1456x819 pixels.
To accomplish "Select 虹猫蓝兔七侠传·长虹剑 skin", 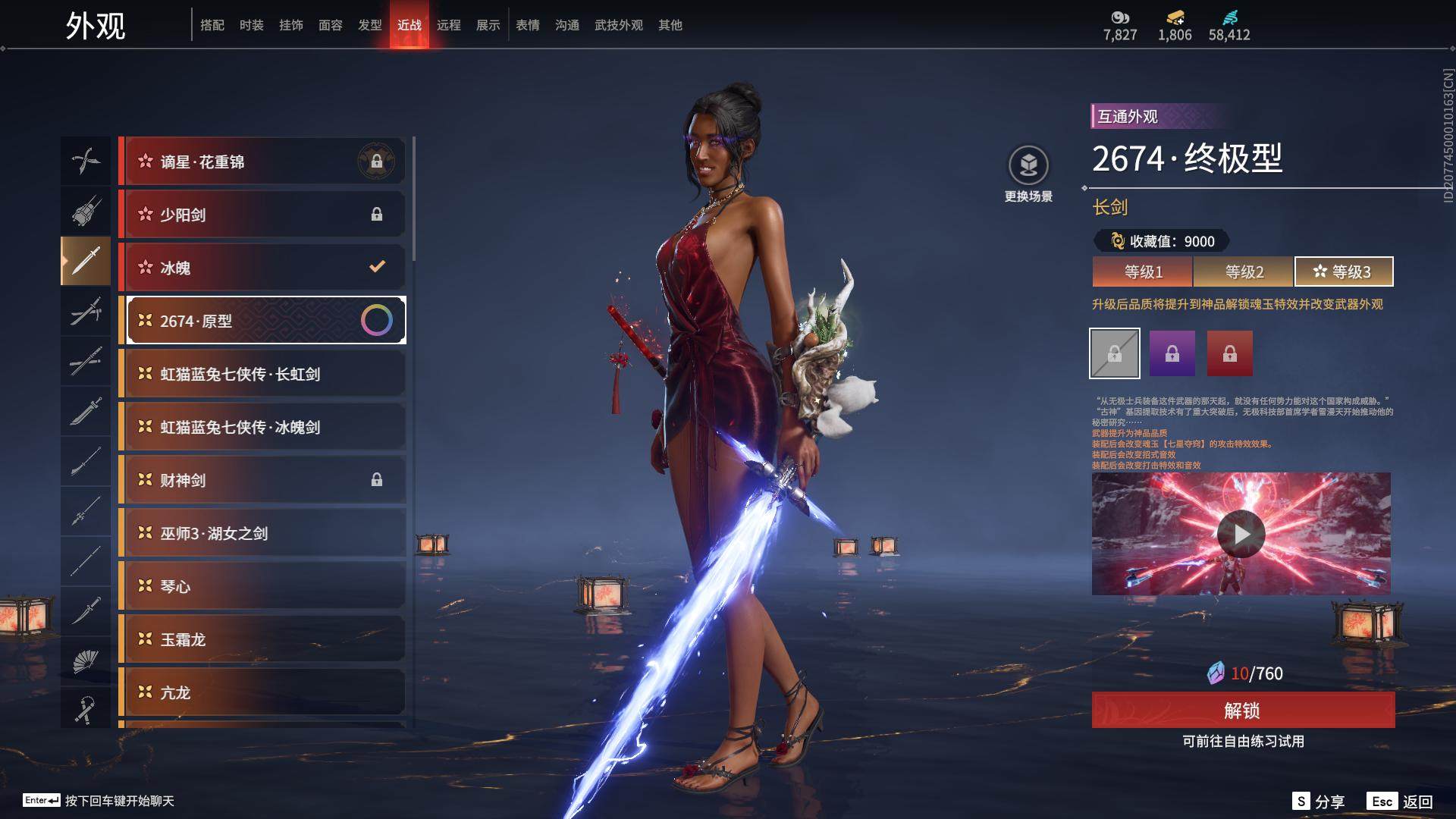I will tap(262, 374).
